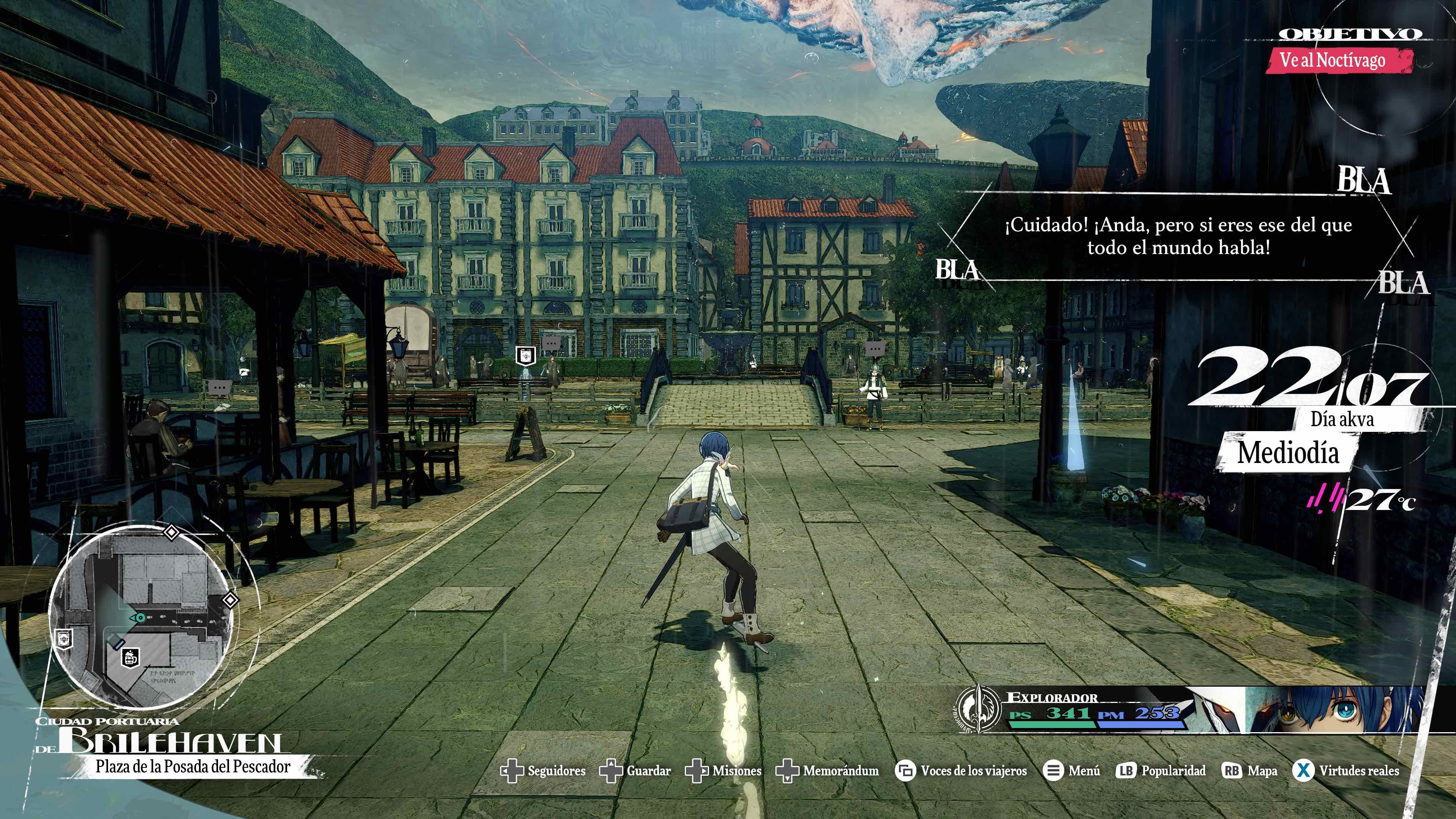
Task: Open the Misiones quest list
Action: coord(723,771)
